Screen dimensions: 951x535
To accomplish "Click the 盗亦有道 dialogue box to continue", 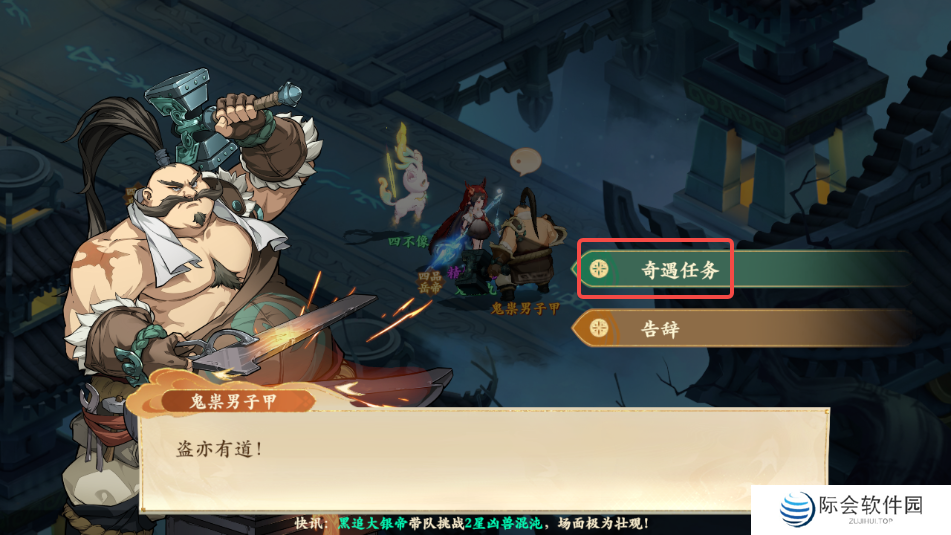I will [x=480, y=460].
